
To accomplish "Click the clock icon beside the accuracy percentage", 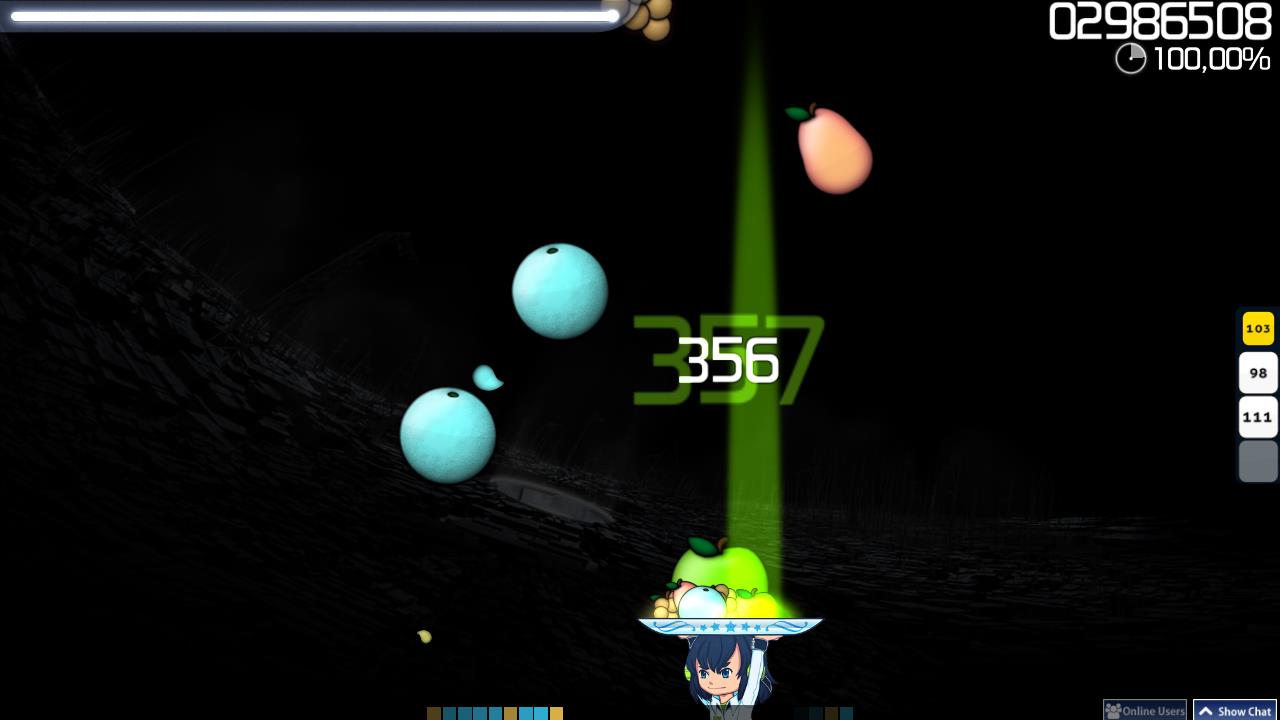I will point(1130,59).
